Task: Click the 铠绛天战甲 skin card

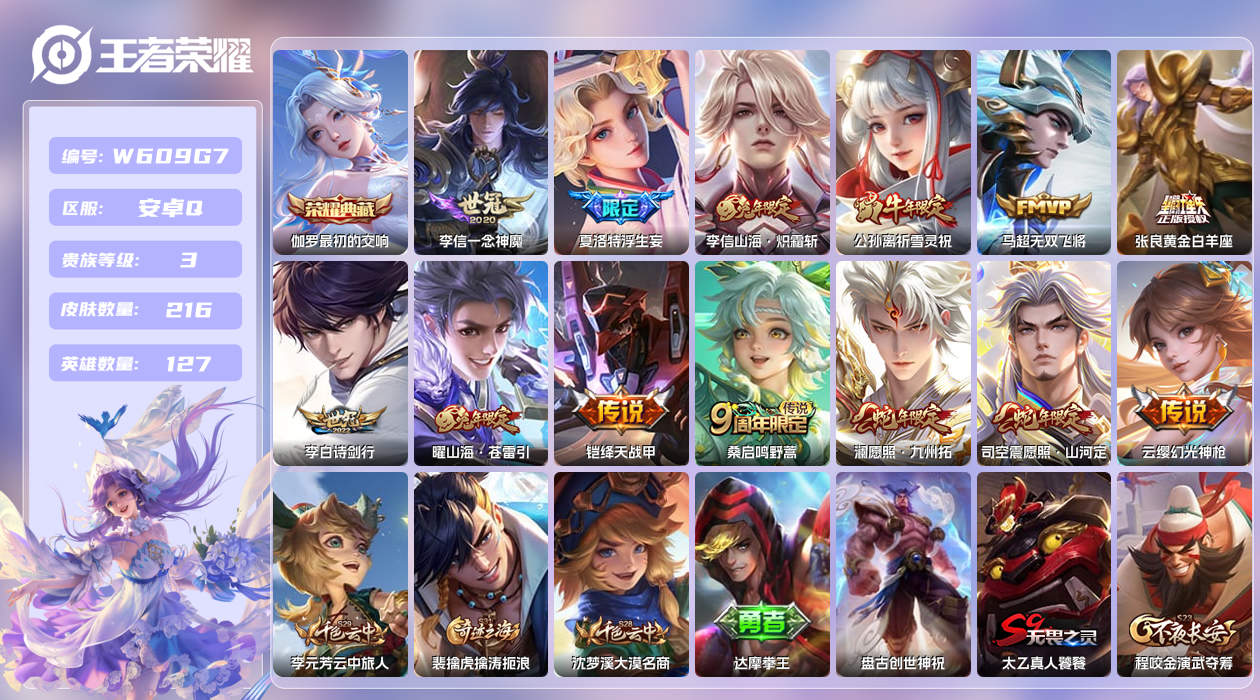Action: [x=622, y=363]
